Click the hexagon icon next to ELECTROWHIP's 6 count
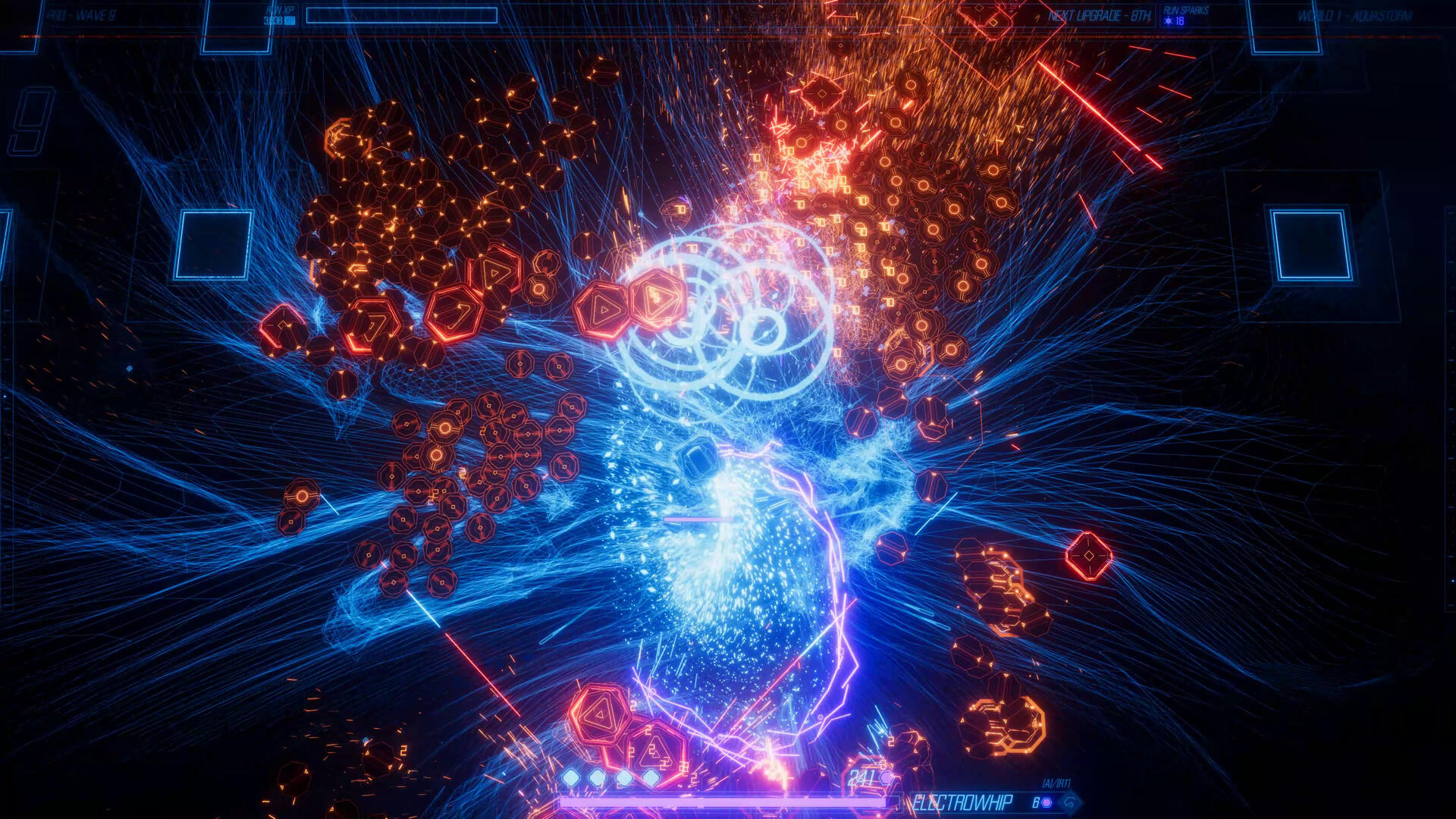The height and width of the screenshot is (819, 1456). point(1046,802)
